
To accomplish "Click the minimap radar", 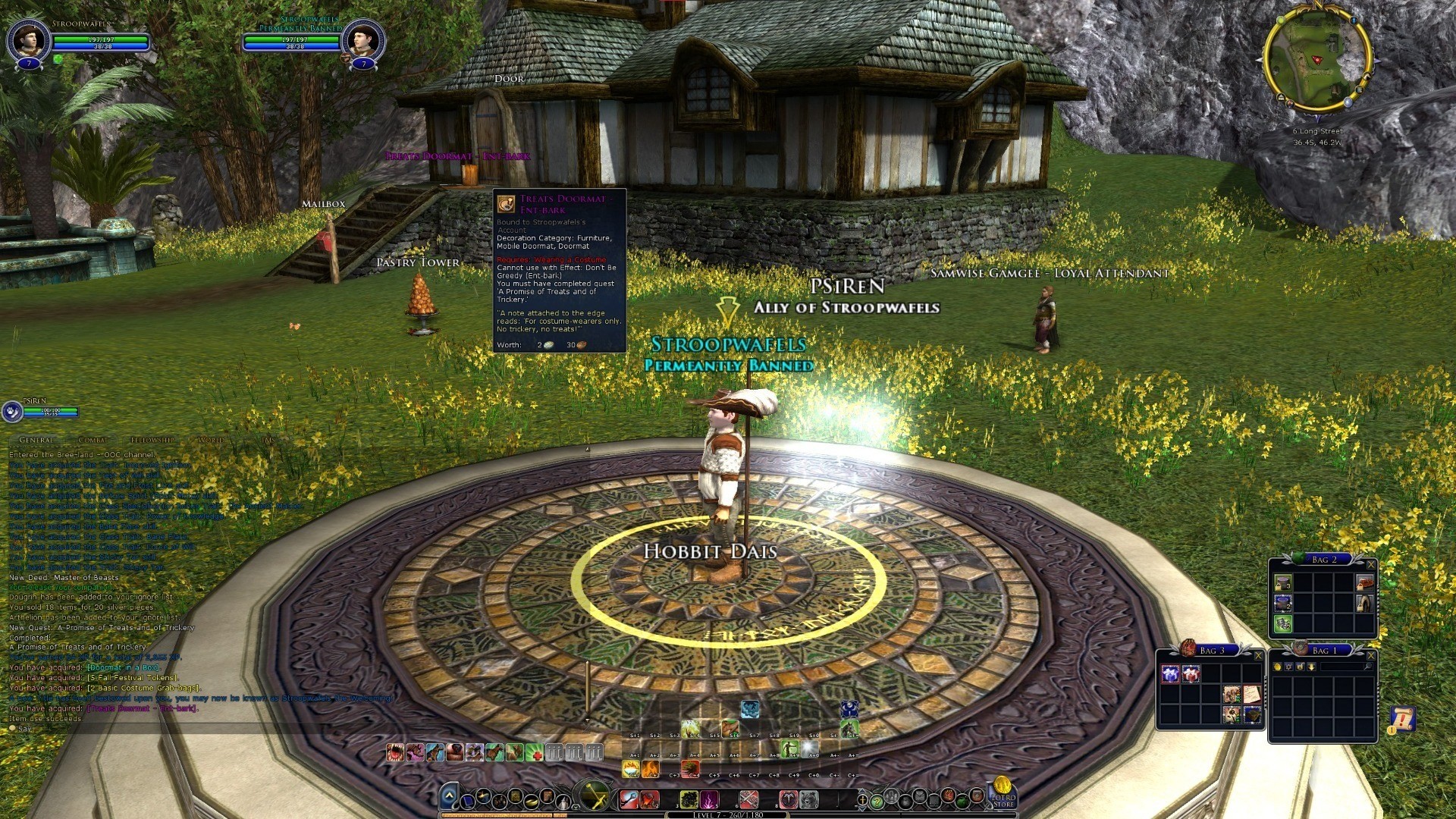I will [x=1317, y=59].
